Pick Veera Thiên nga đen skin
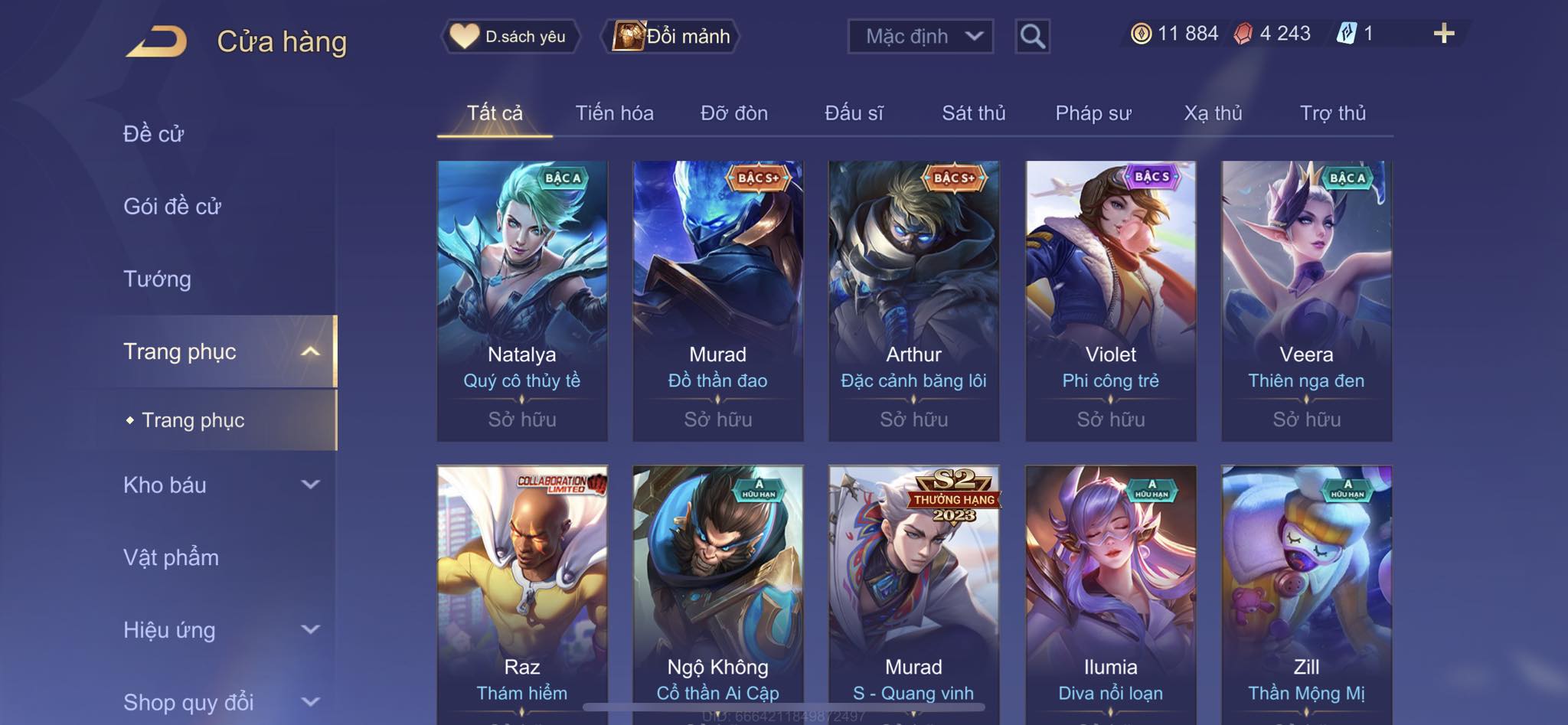 coord(1306,300)
